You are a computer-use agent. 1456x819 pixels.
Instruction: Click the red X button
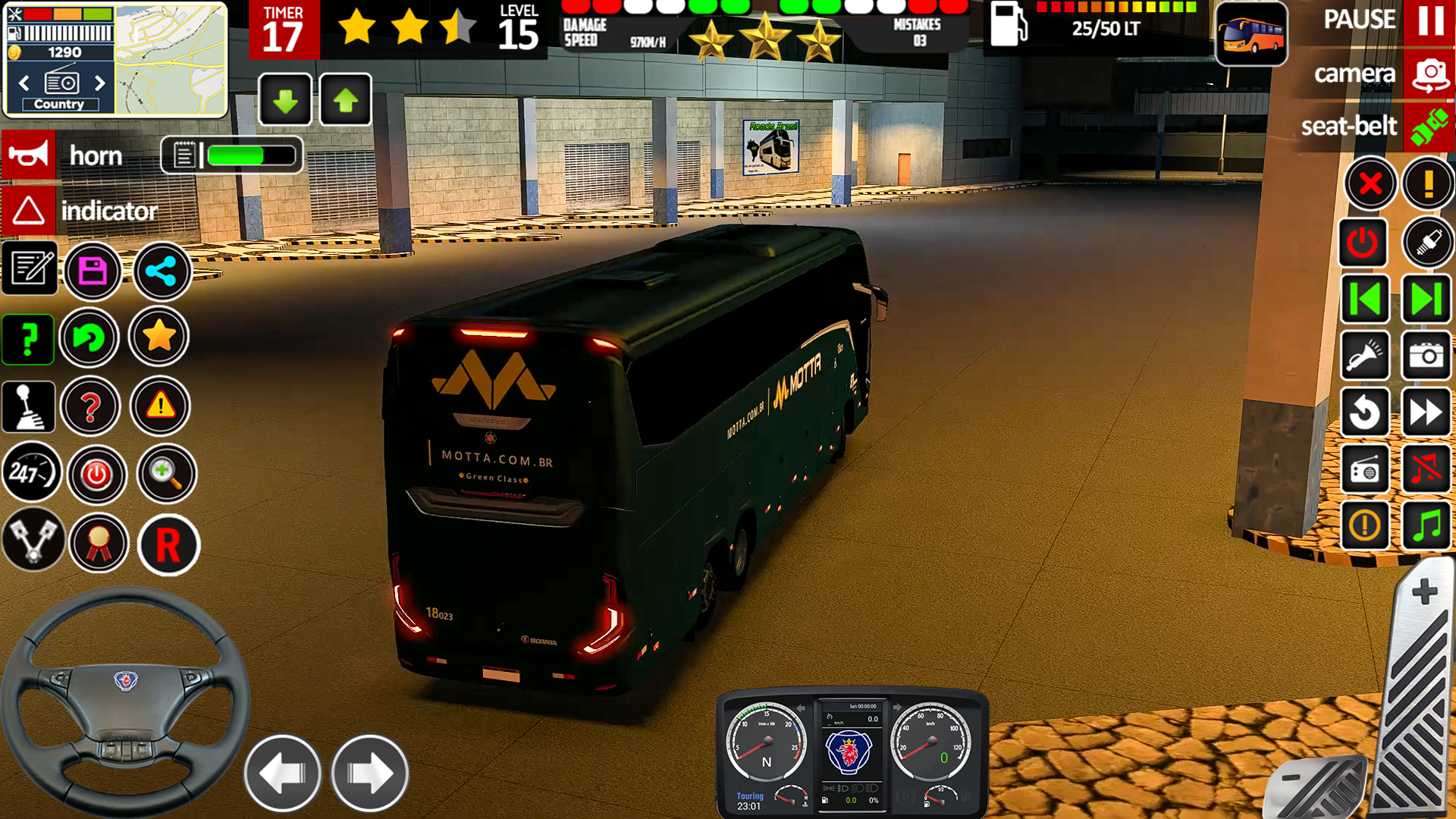(x=1370, y=184)
